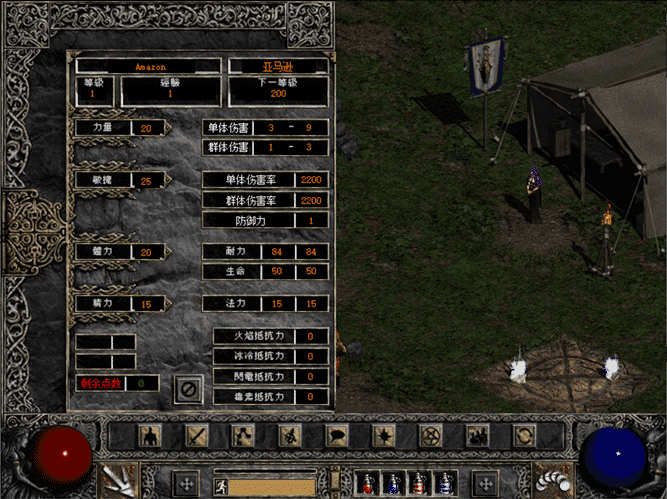Click the circular arrows menu icon
This screenshot has width=667, height=499.
click(x=524, y=436)
